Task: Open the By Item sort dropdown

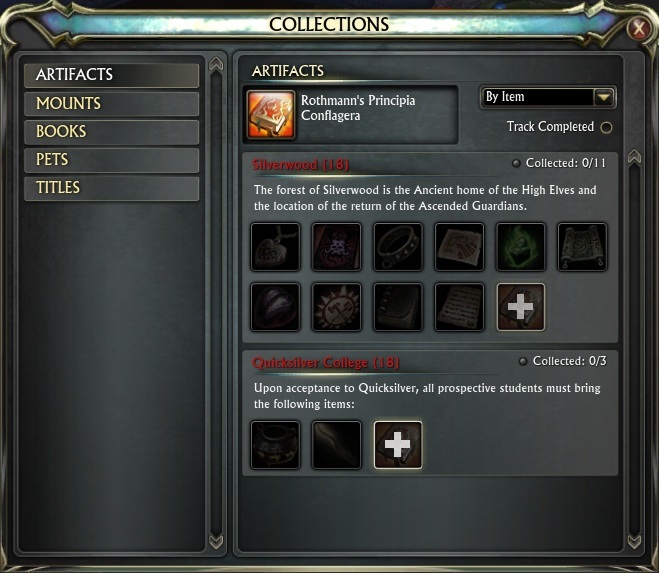Action: point(603,97)
